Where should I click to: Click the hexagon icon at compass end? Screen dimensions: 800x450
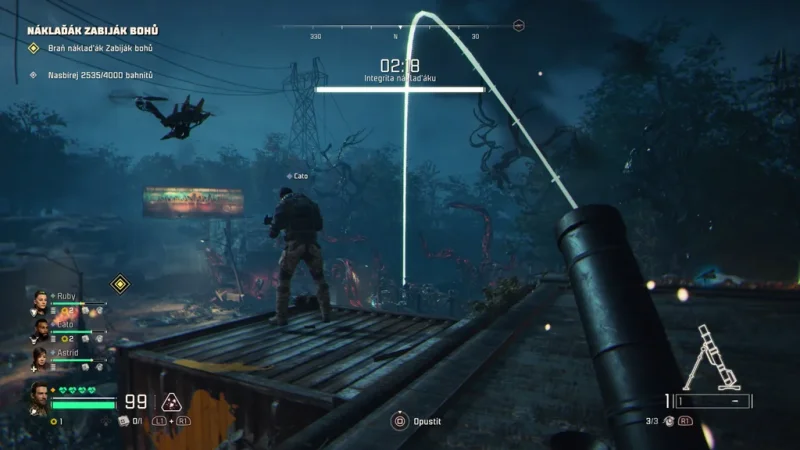point(518,26)
